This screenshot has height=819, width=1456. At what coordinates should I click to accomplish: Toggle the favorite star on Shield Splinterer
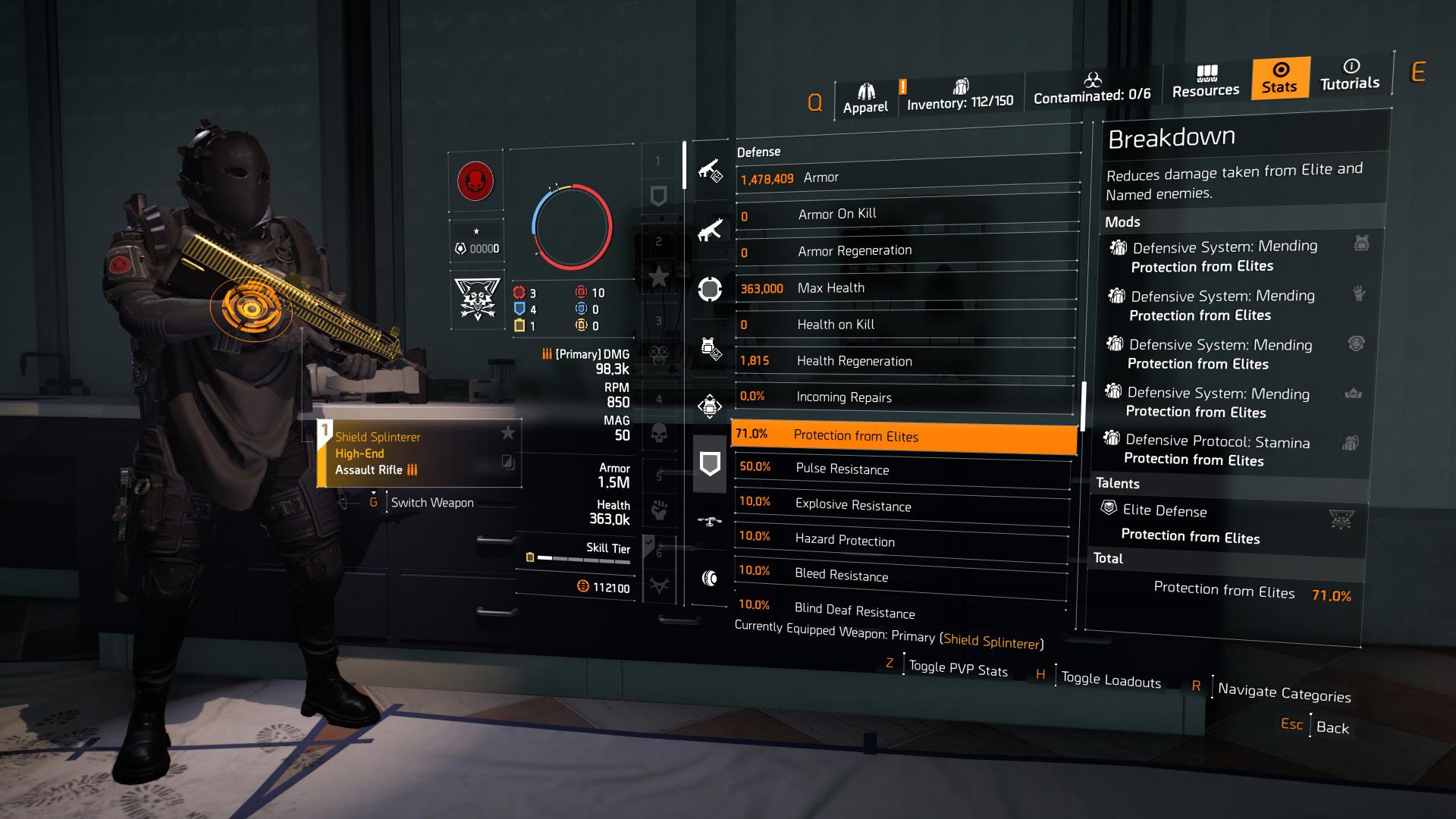click(x=506, y=432)
